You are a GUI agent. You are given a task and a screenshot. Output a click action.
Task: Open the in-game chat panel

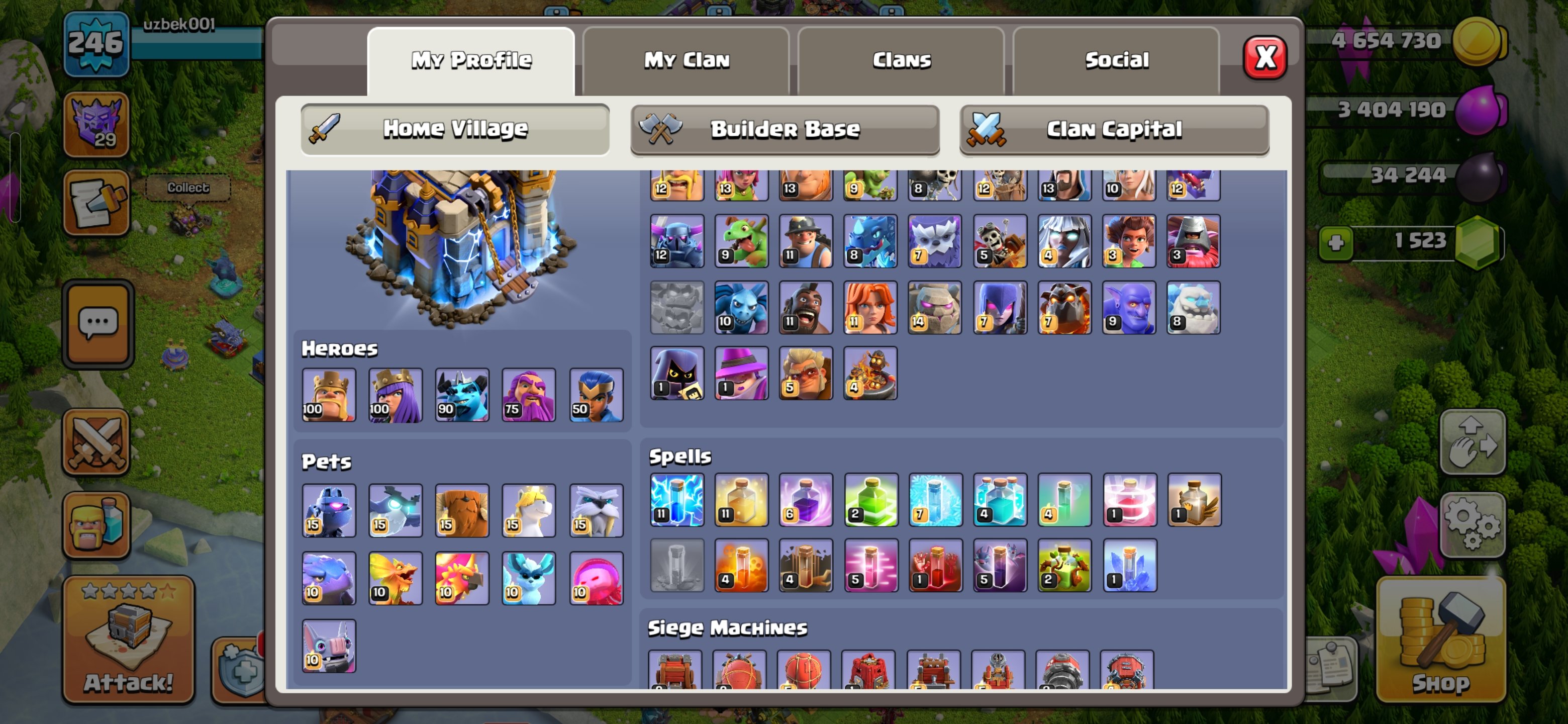(97, 323)
